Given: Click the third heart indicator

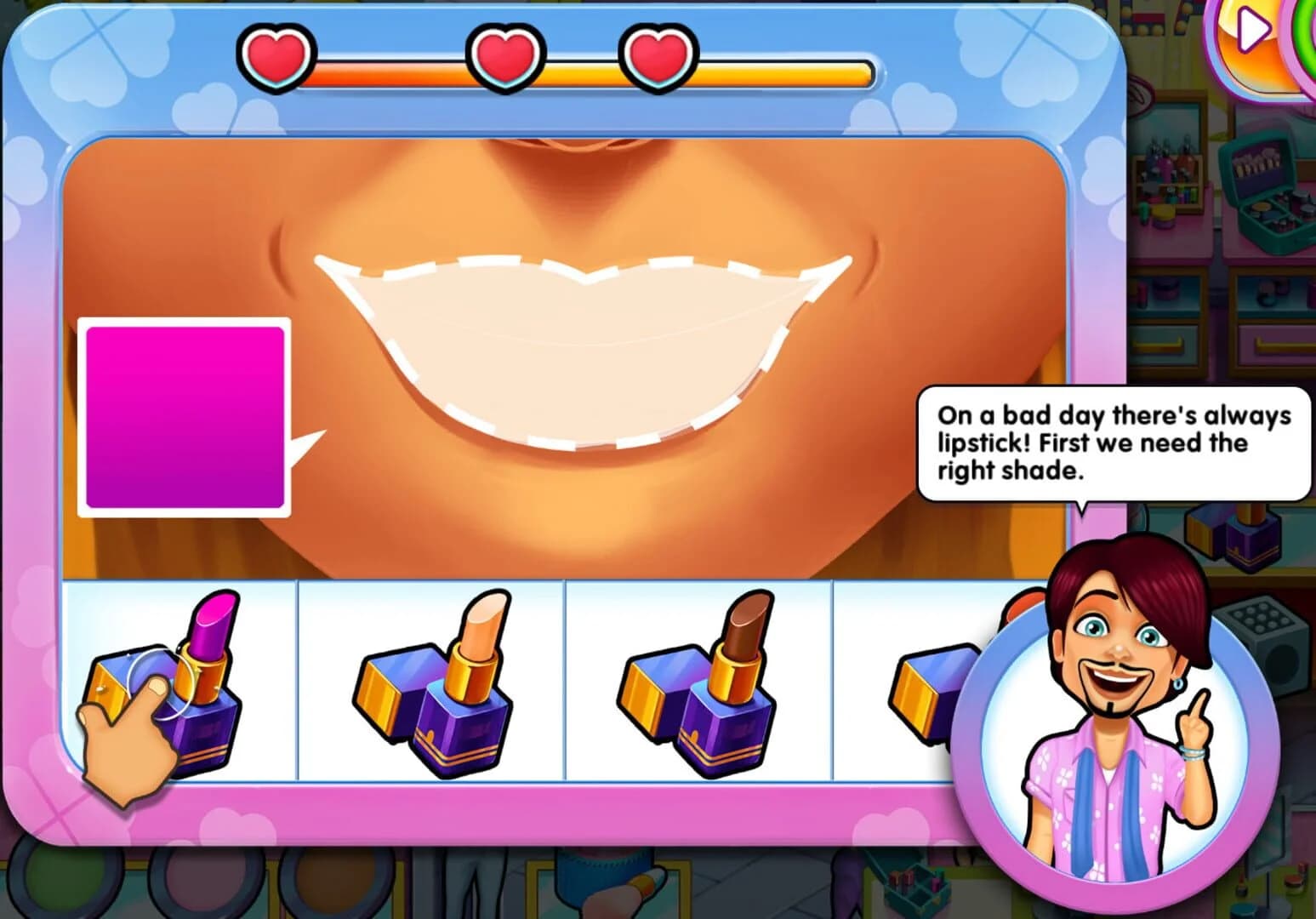Looking at the screenshot, I should coord(653,57).
